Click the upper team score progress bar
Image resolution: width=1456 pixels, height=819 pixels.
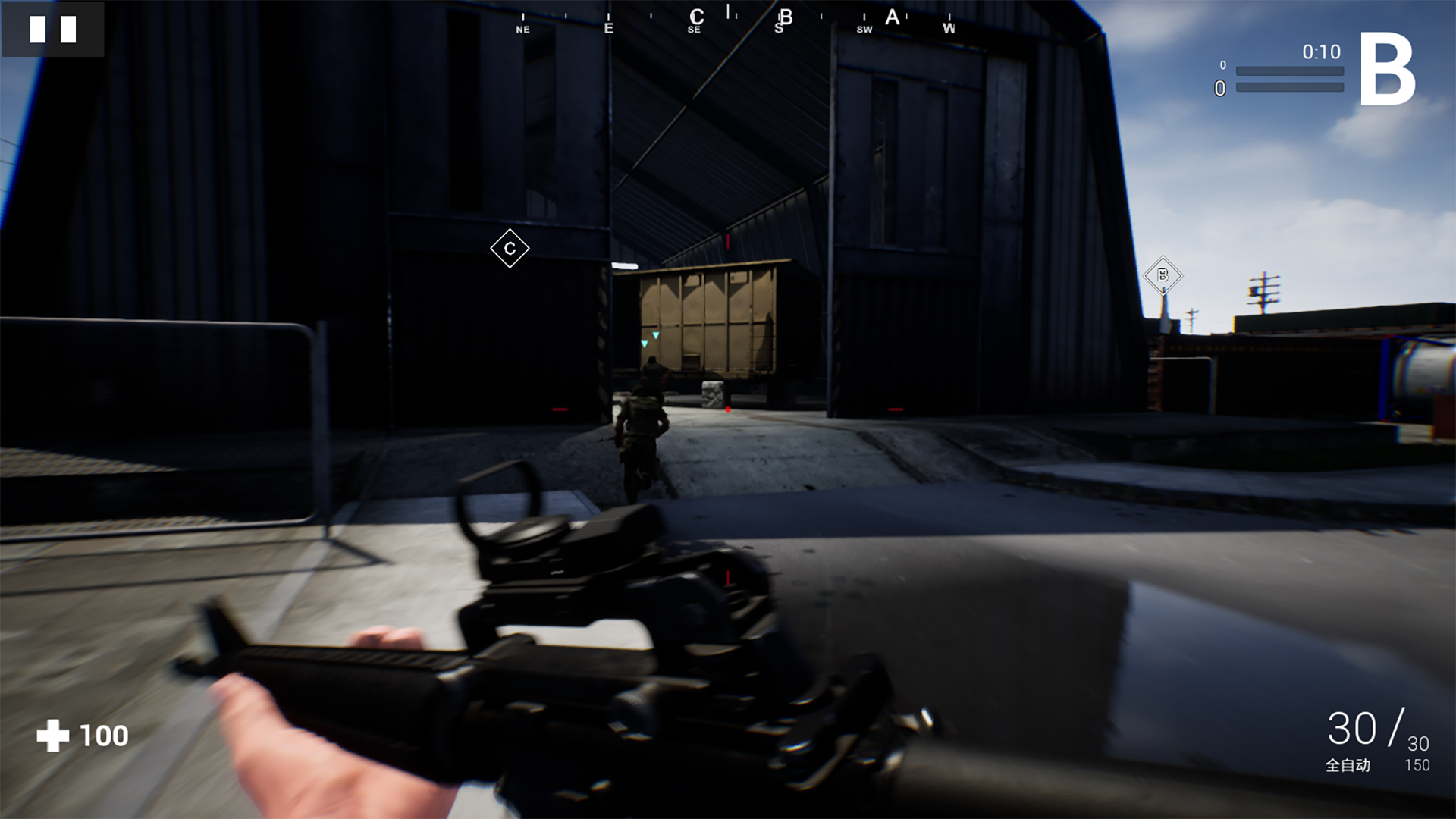tap(1289, 70)
